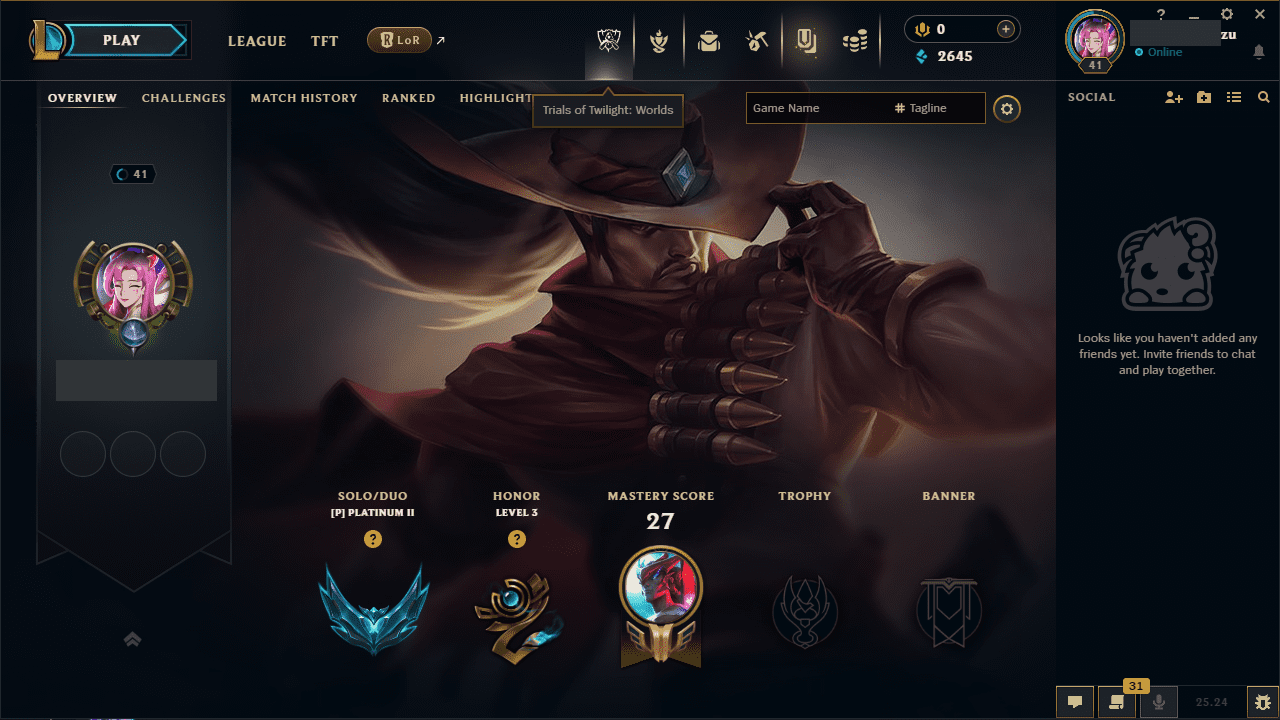This screenshot has width=1280, height=720.
Task: Purchase RP with the plus button
Action: point(1003,29)
